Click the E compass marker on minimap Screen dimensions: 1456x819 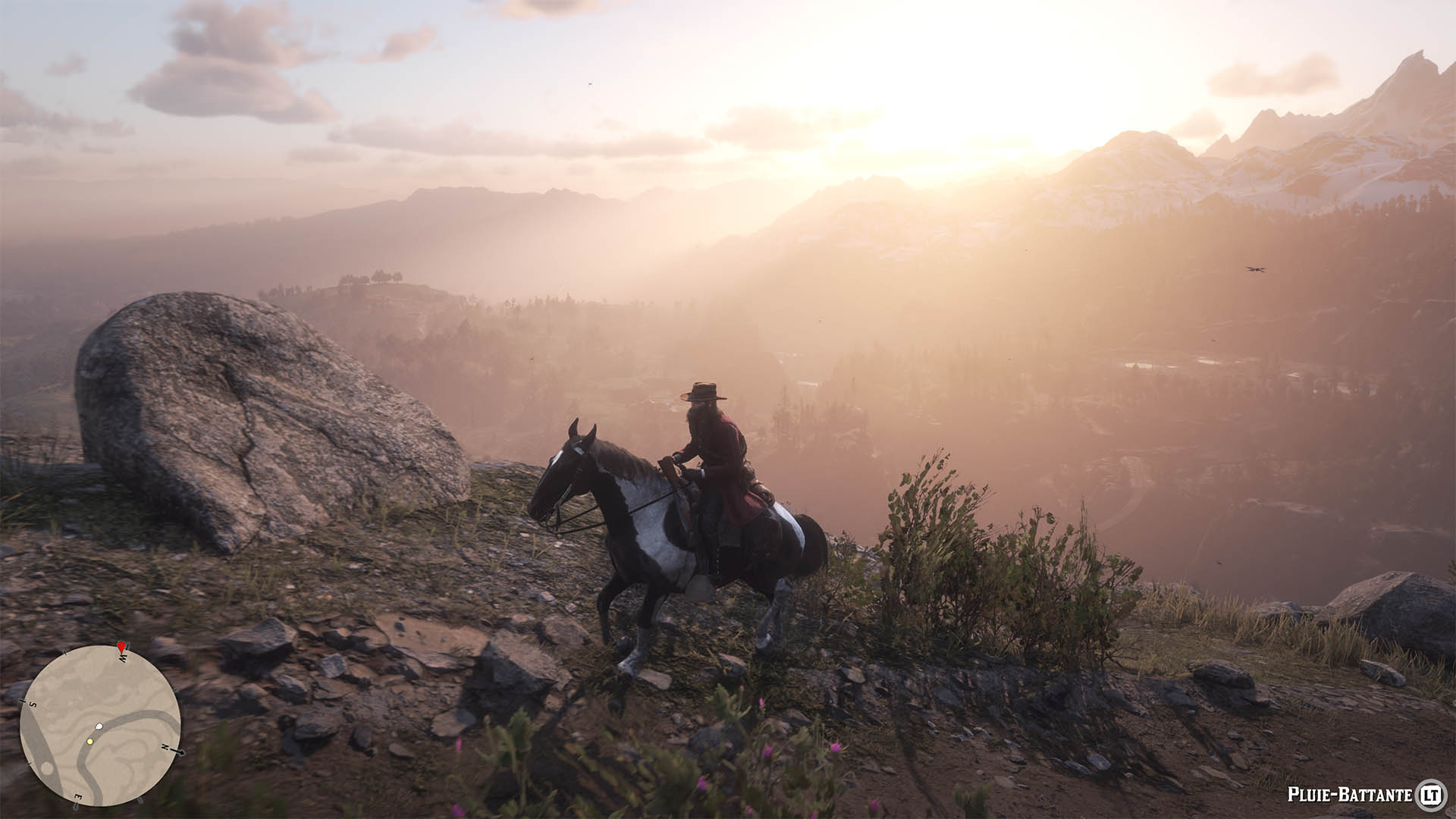[77, 795]
